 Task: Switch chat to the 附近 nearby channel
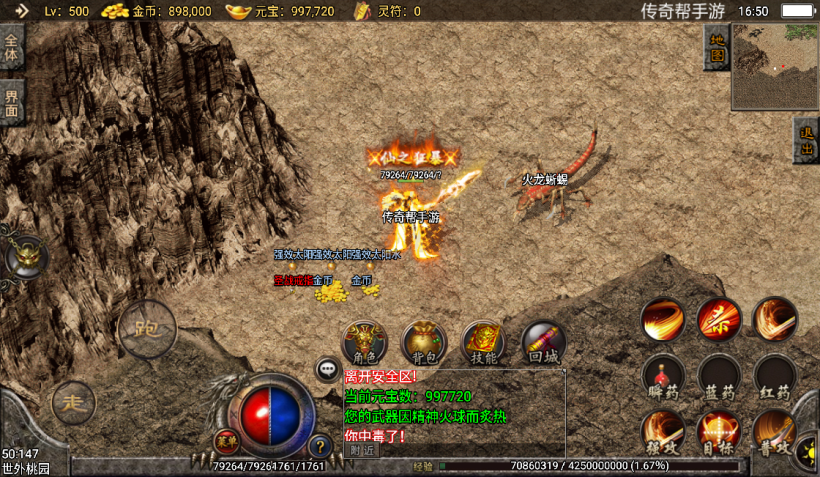tap(361, 450)
